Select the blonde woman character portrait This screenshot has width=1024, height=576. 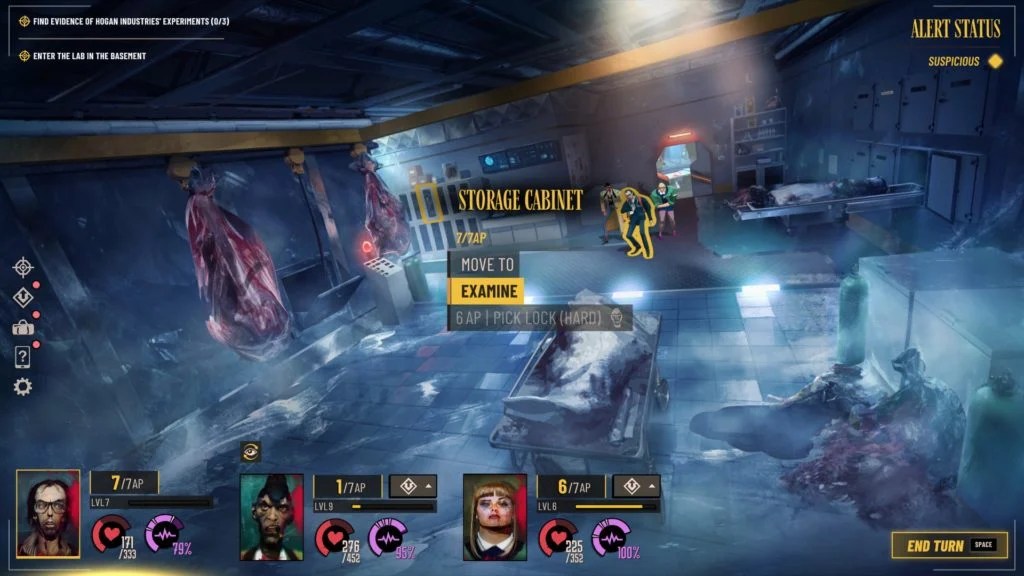pos(495,516)
